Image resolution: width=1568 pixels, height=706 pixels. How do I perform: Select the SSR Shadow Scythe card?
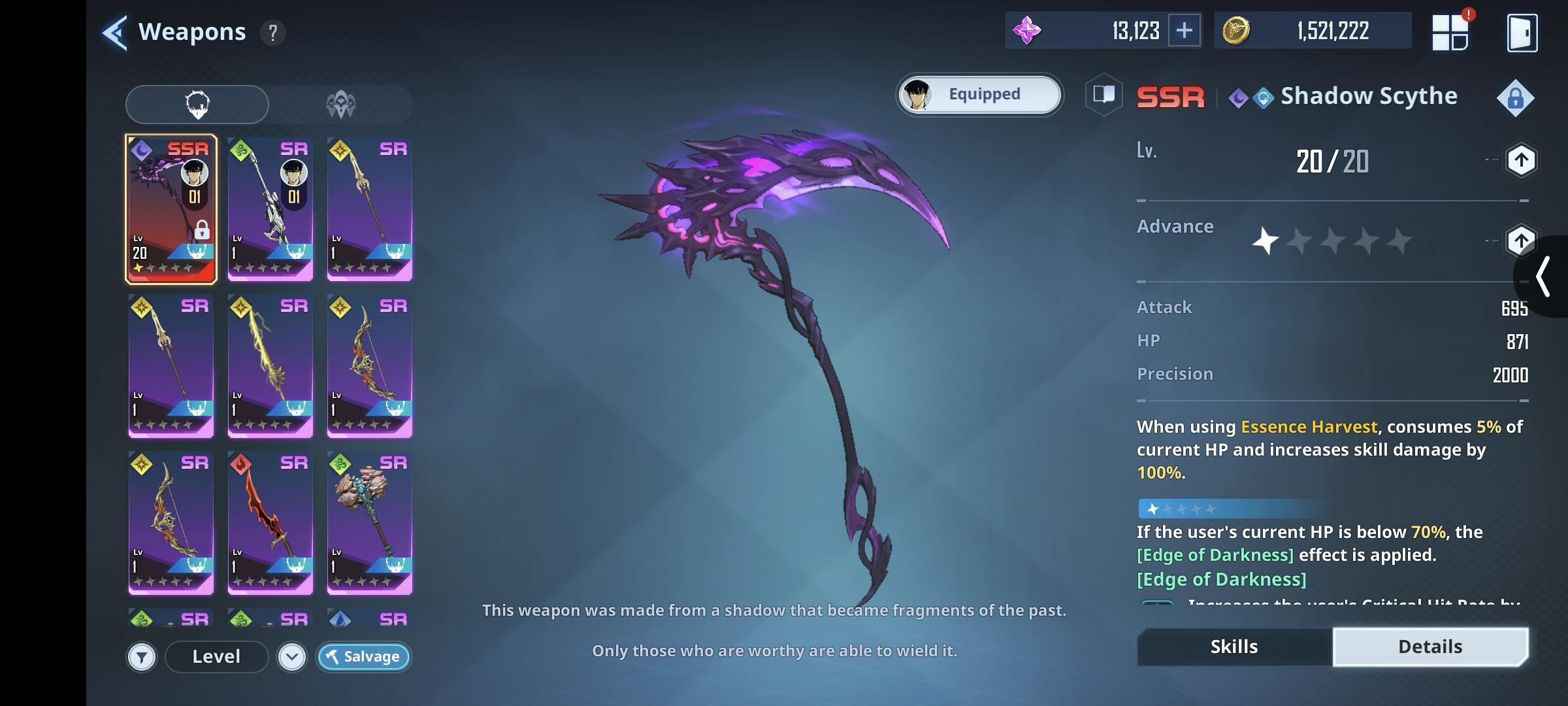pyautogui.click(x=171, y=209)
